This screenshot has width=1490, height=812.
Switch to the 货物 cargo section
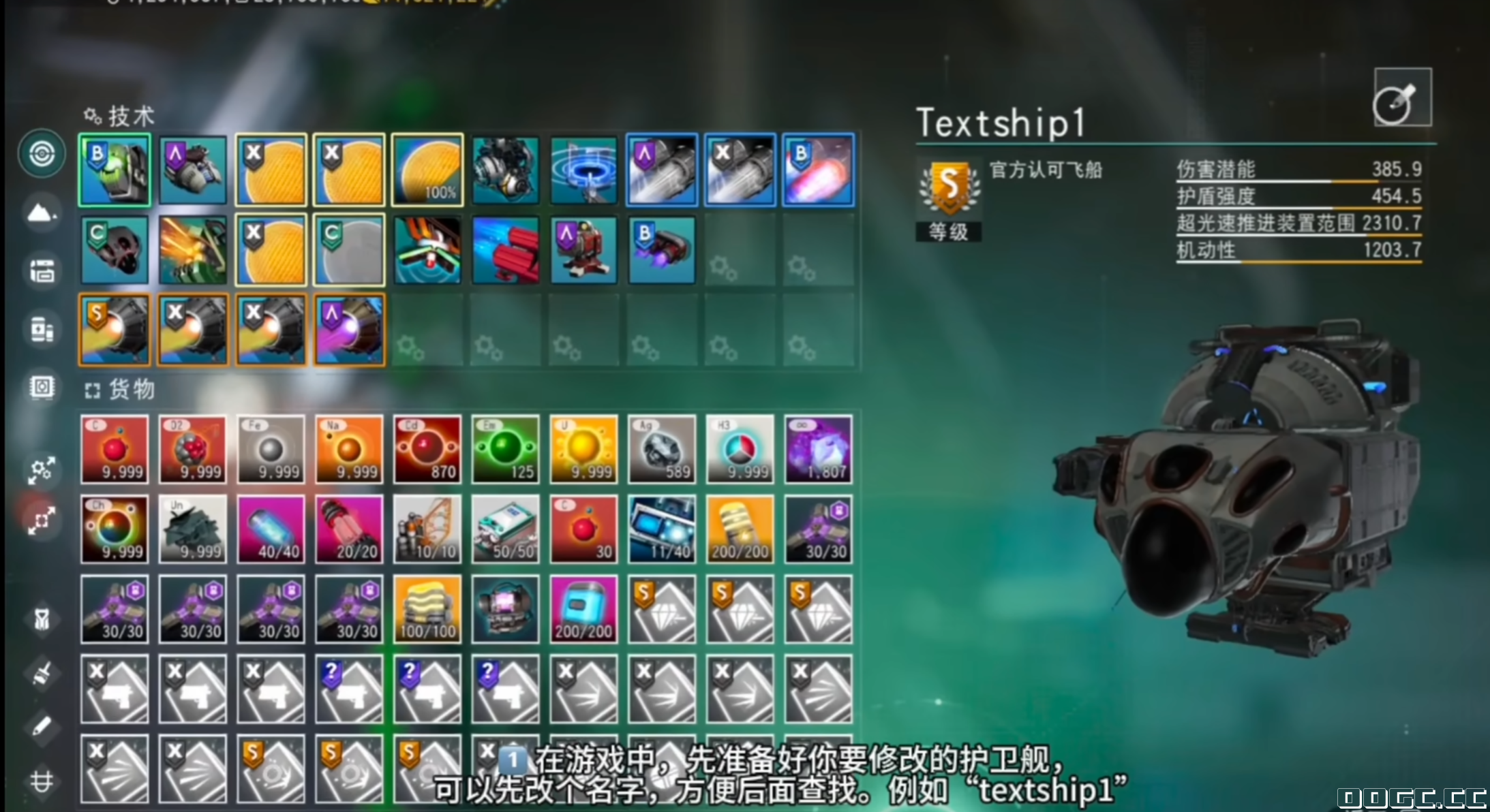pyautogui.click(x=130, y=390)
